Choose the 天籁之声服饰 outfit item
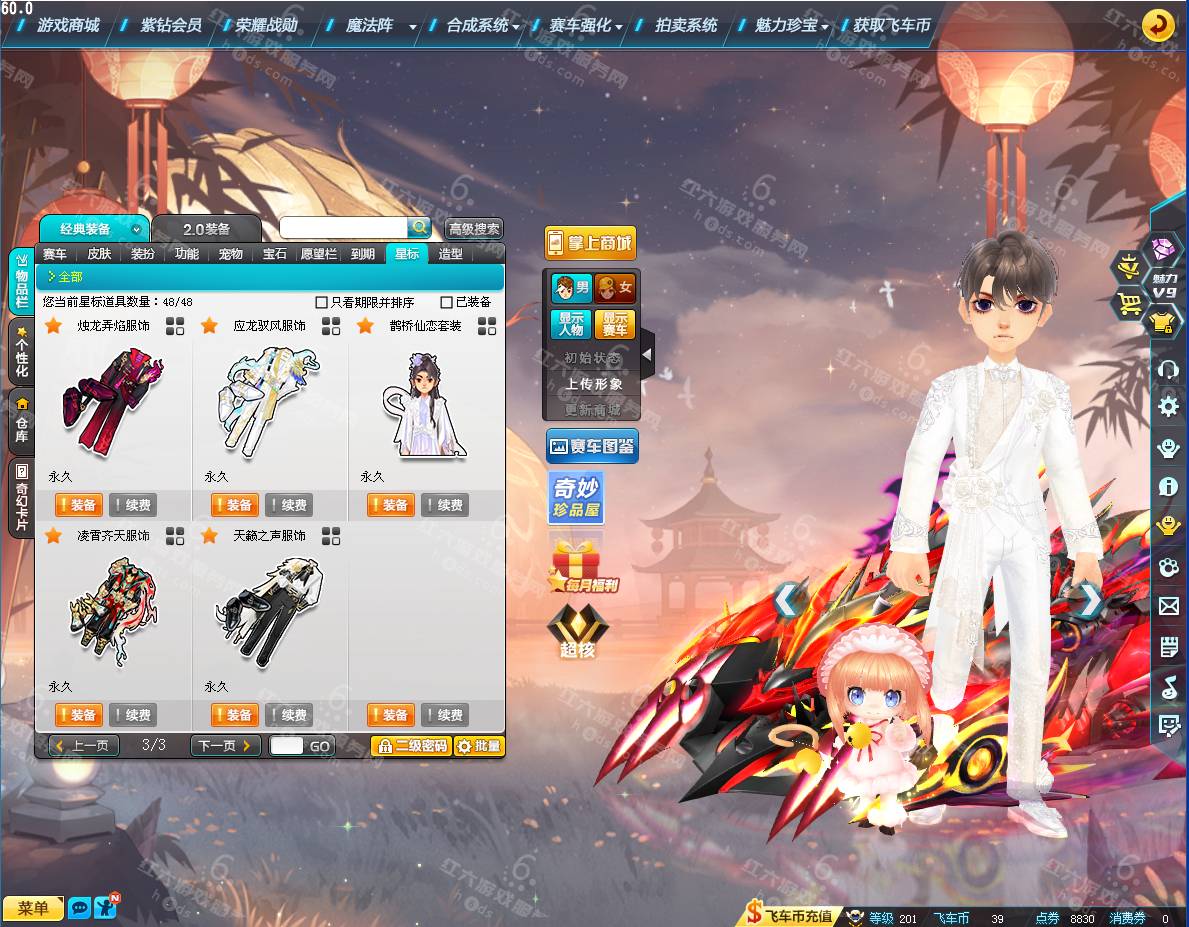The image size is (1189, 927). pos(269,612)
